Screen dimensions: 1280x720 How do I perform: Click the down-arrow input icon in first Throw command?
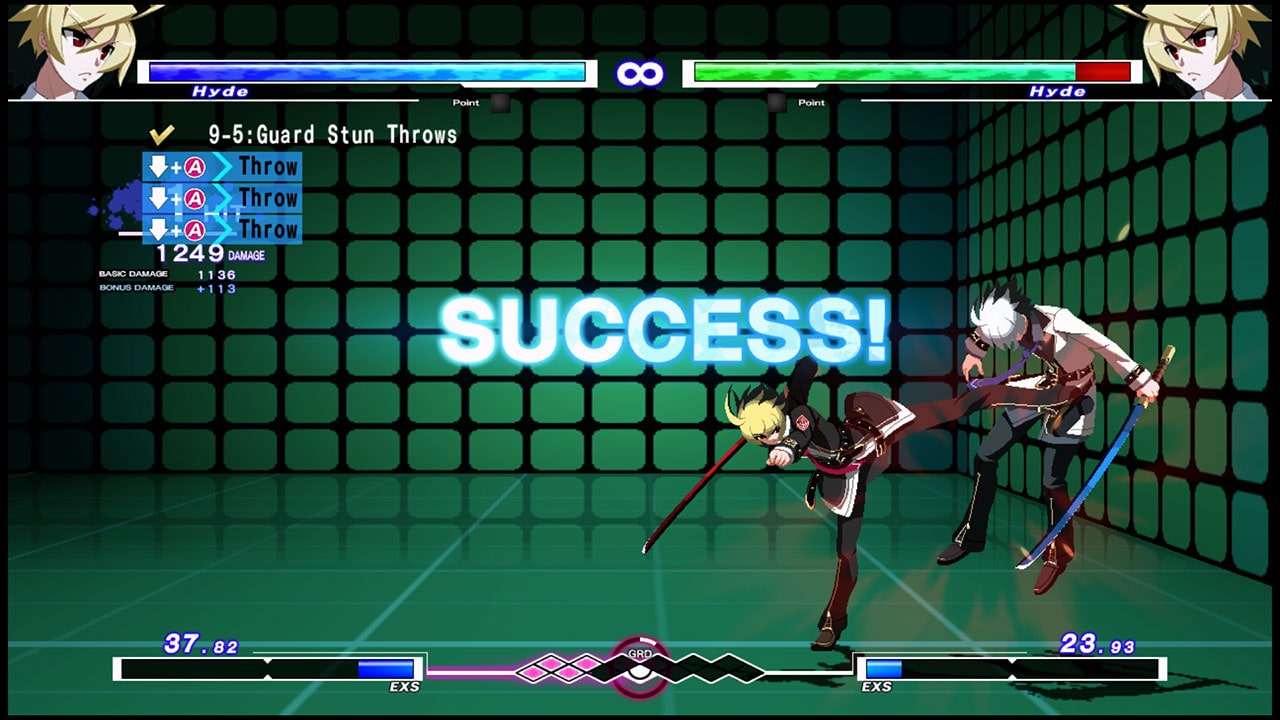(x=158, y=167)
